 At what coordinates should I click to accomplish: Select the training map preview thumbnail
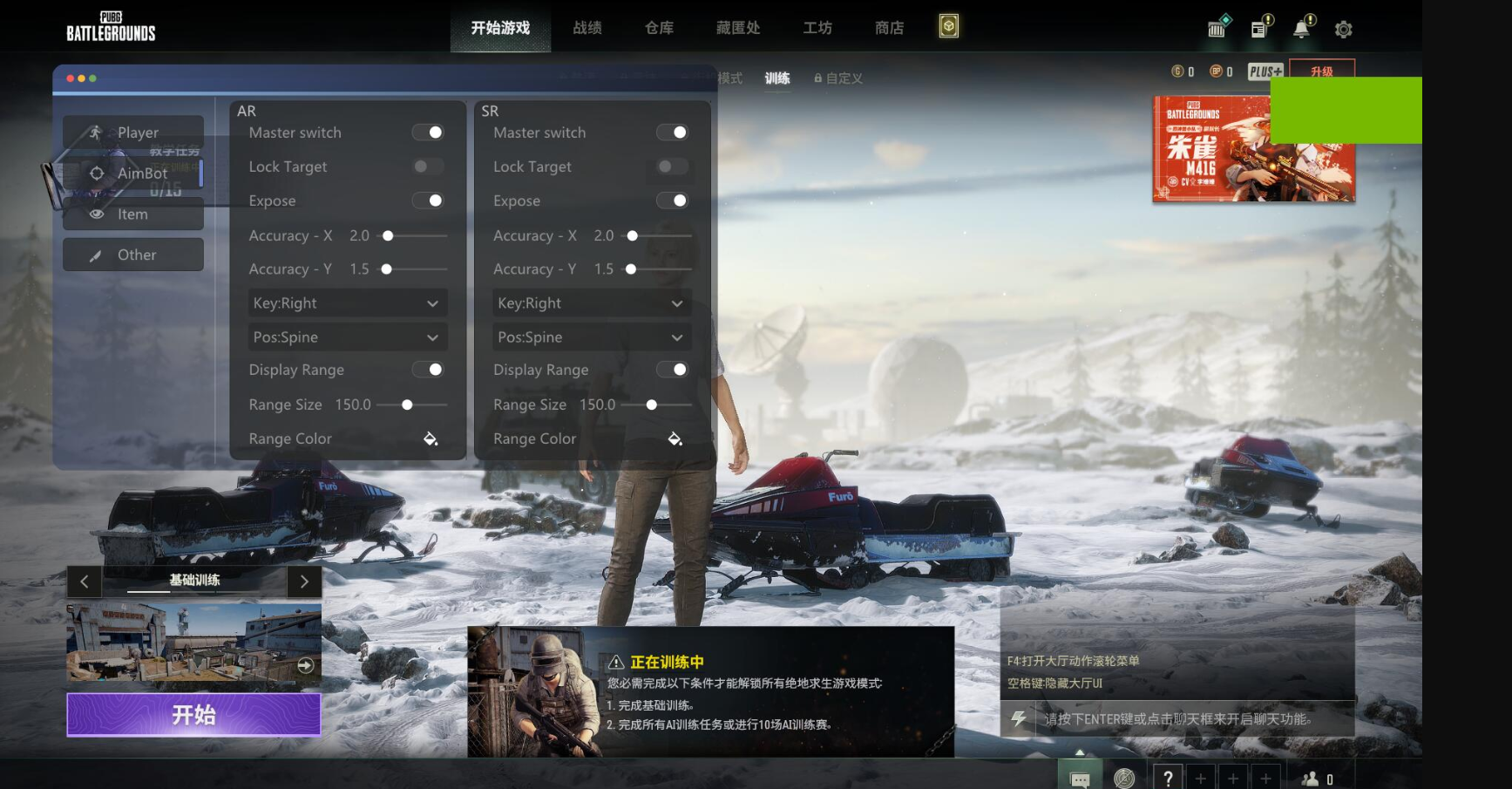click(x=193, y=645)
